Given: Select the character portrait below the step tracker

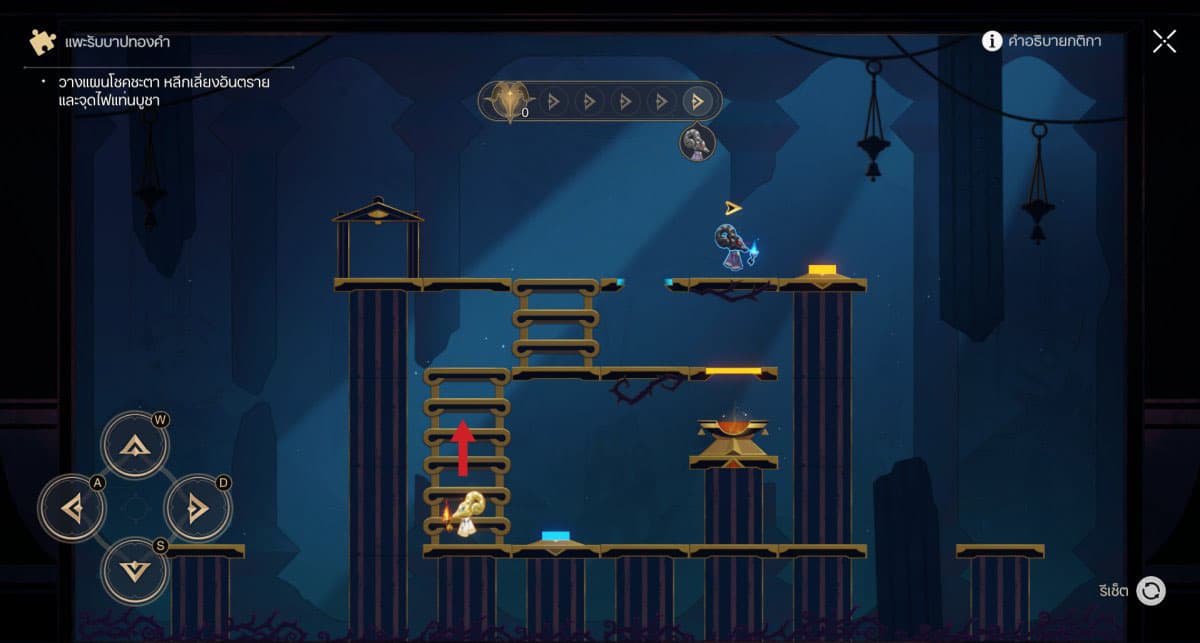Looking at the screenshot, I should tap(697, 143).
